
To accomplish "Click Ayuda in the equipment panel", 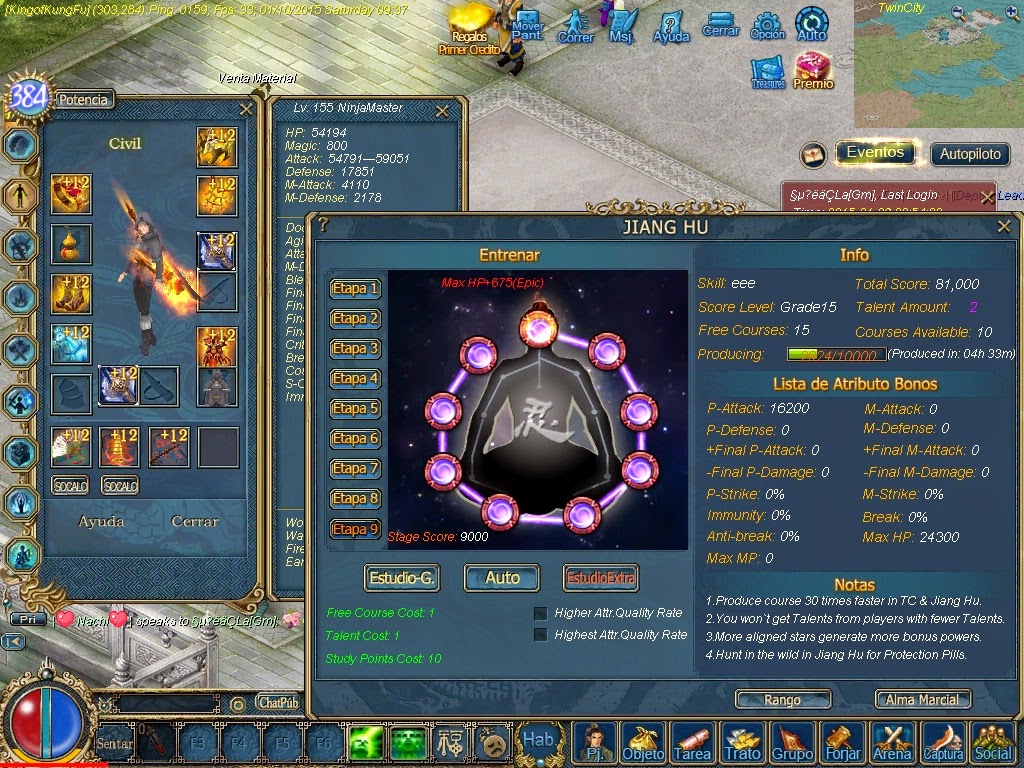I will pos(101,521).
